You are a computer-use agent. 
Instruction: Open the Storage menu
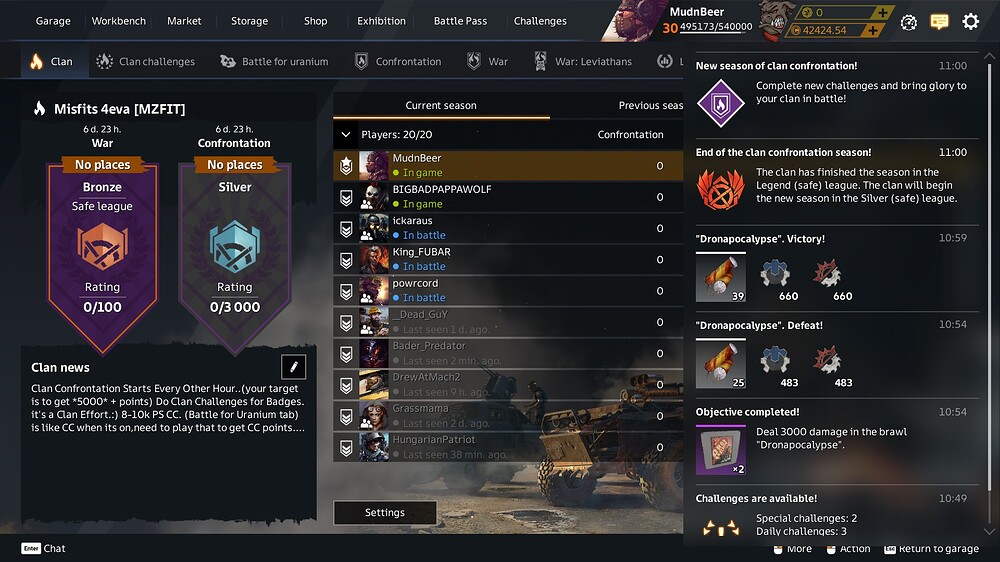coord(249,21)
